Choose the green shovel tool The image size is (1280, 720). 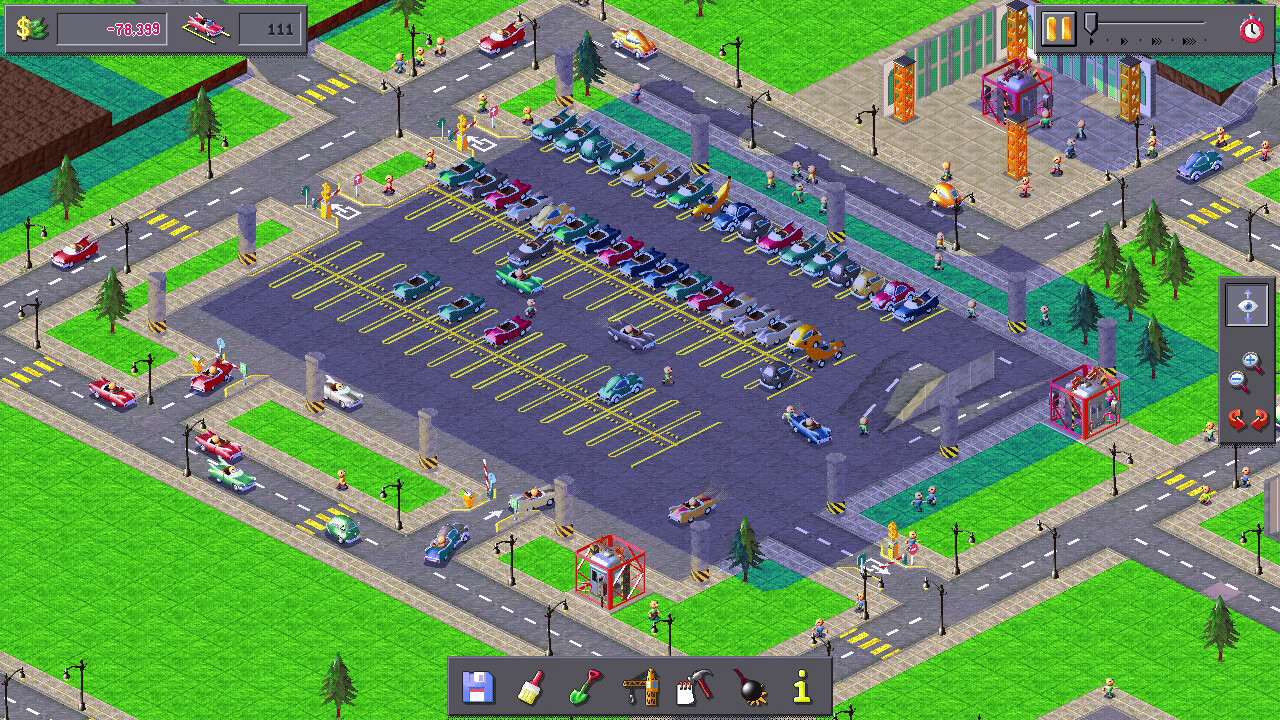[585, 687]
